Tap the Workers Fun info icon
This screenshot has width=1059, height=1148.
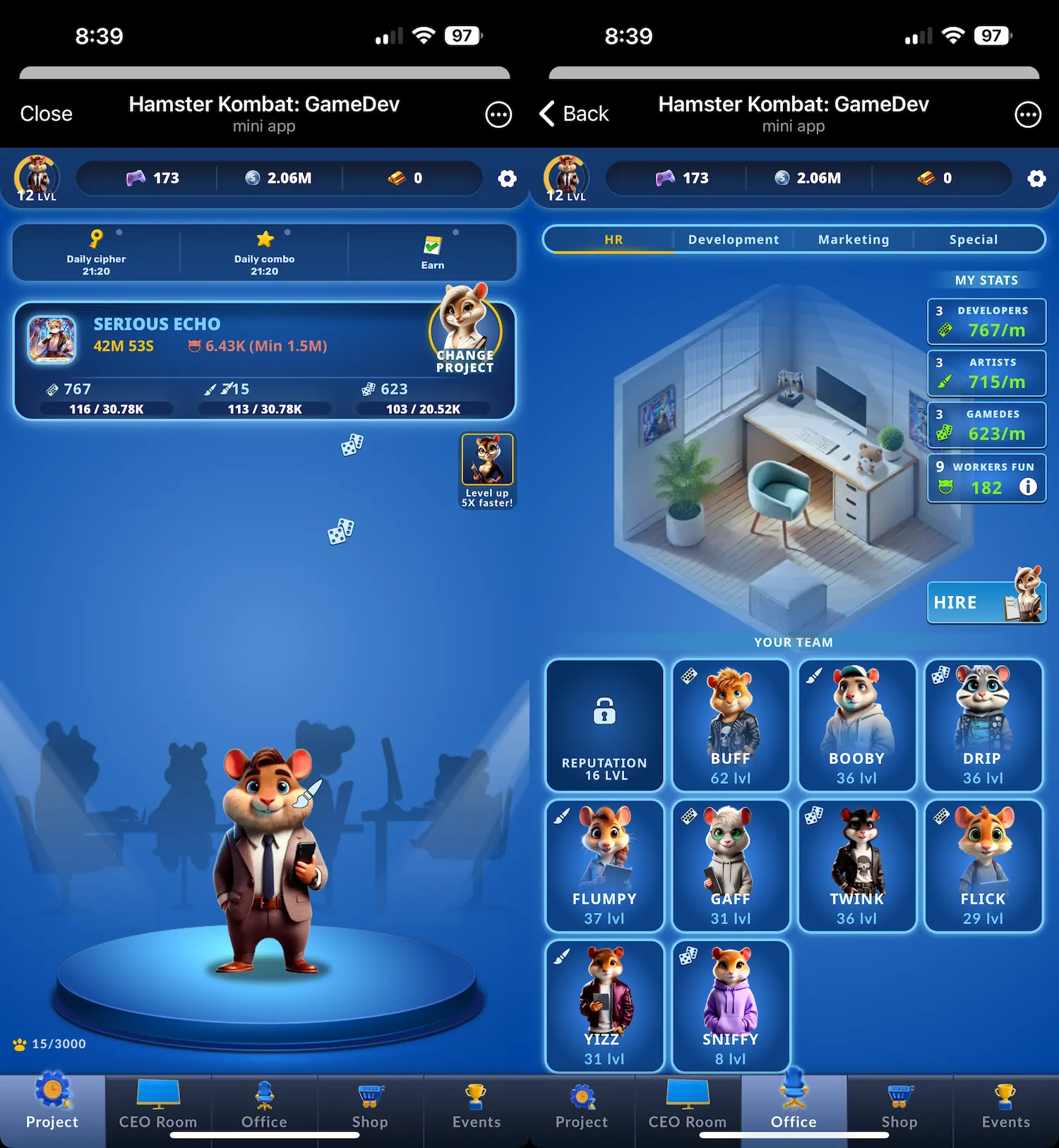[x=1029, y=487]
